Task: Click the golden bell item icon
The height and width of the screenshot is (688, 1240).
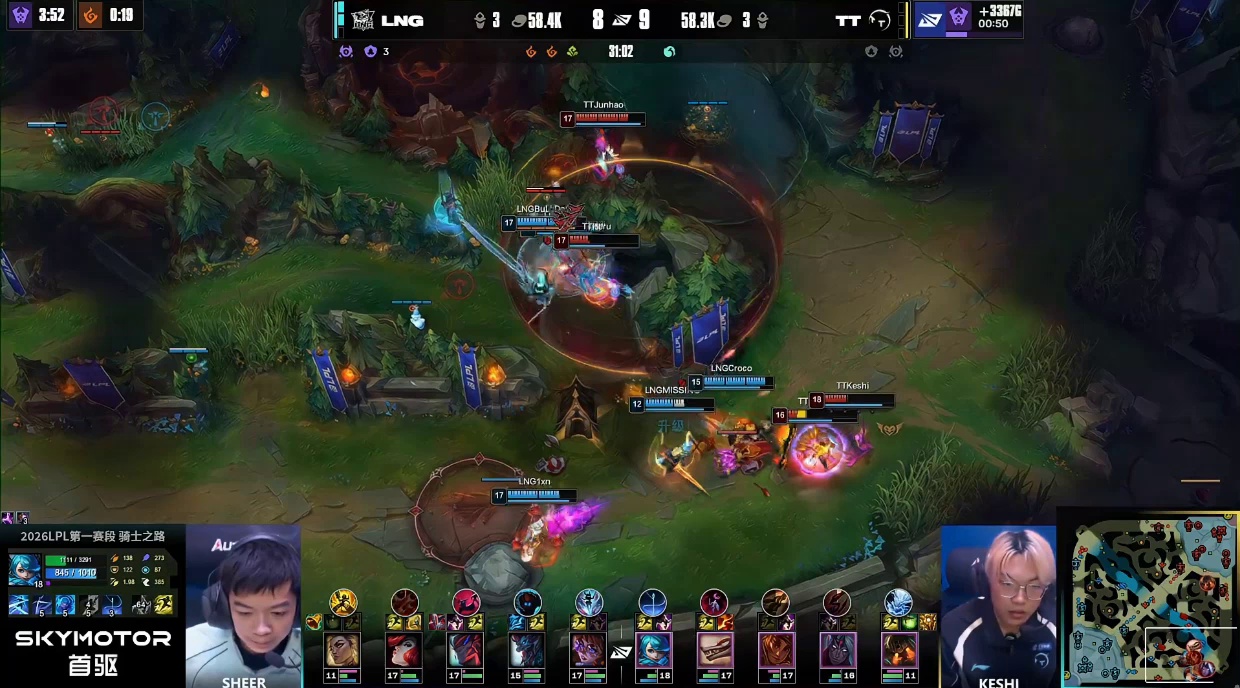Action: point(314,622)
